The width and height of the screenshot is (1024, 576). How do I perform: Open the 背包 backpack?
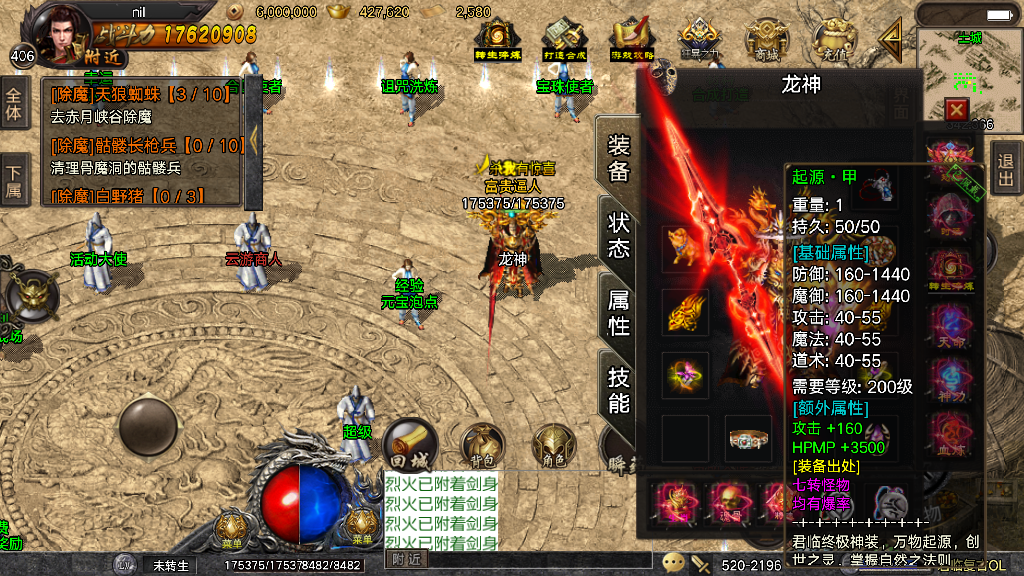(481, 446)
